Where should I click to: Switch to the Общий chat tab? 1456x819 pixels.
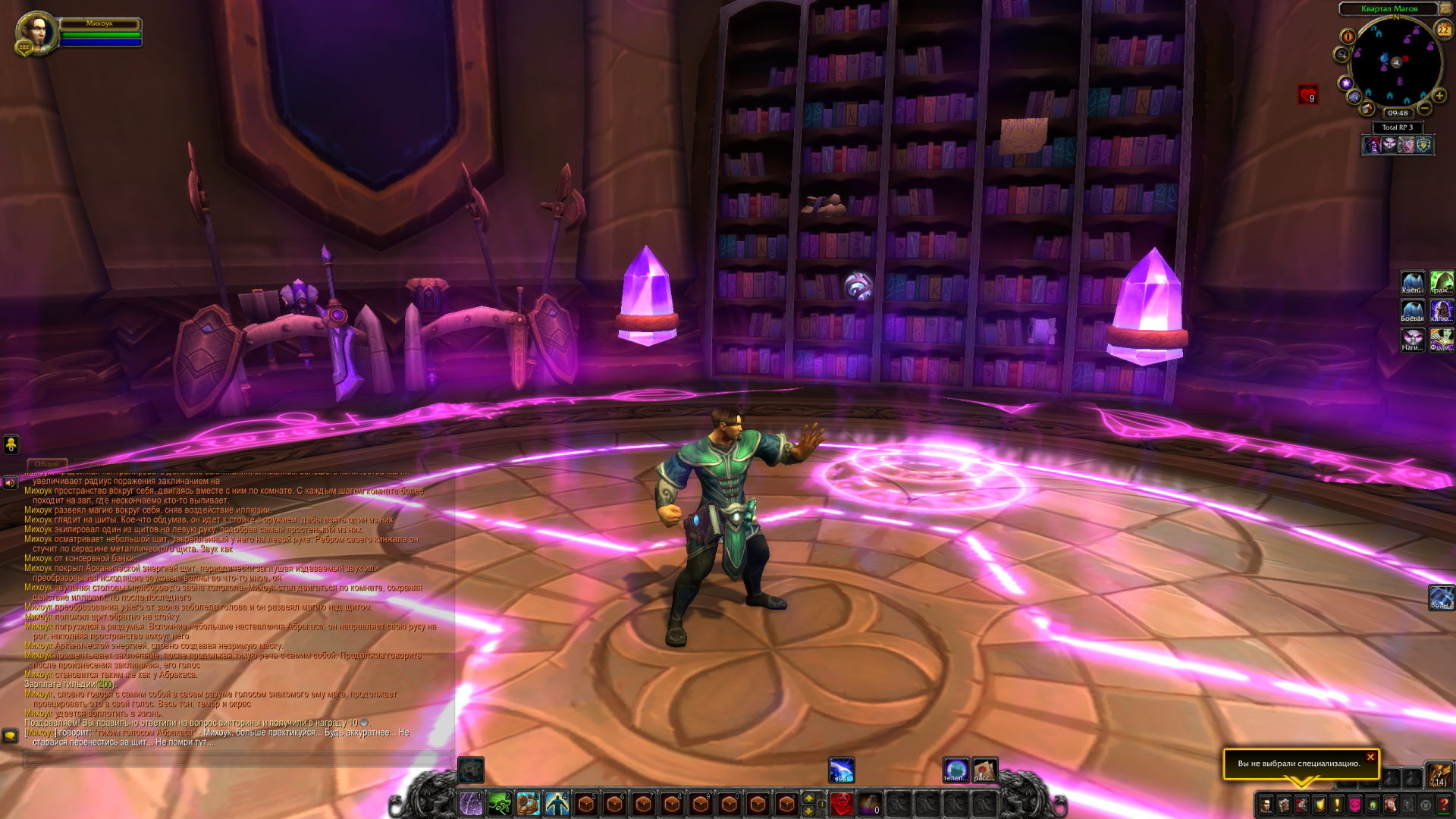pos(47,463)
